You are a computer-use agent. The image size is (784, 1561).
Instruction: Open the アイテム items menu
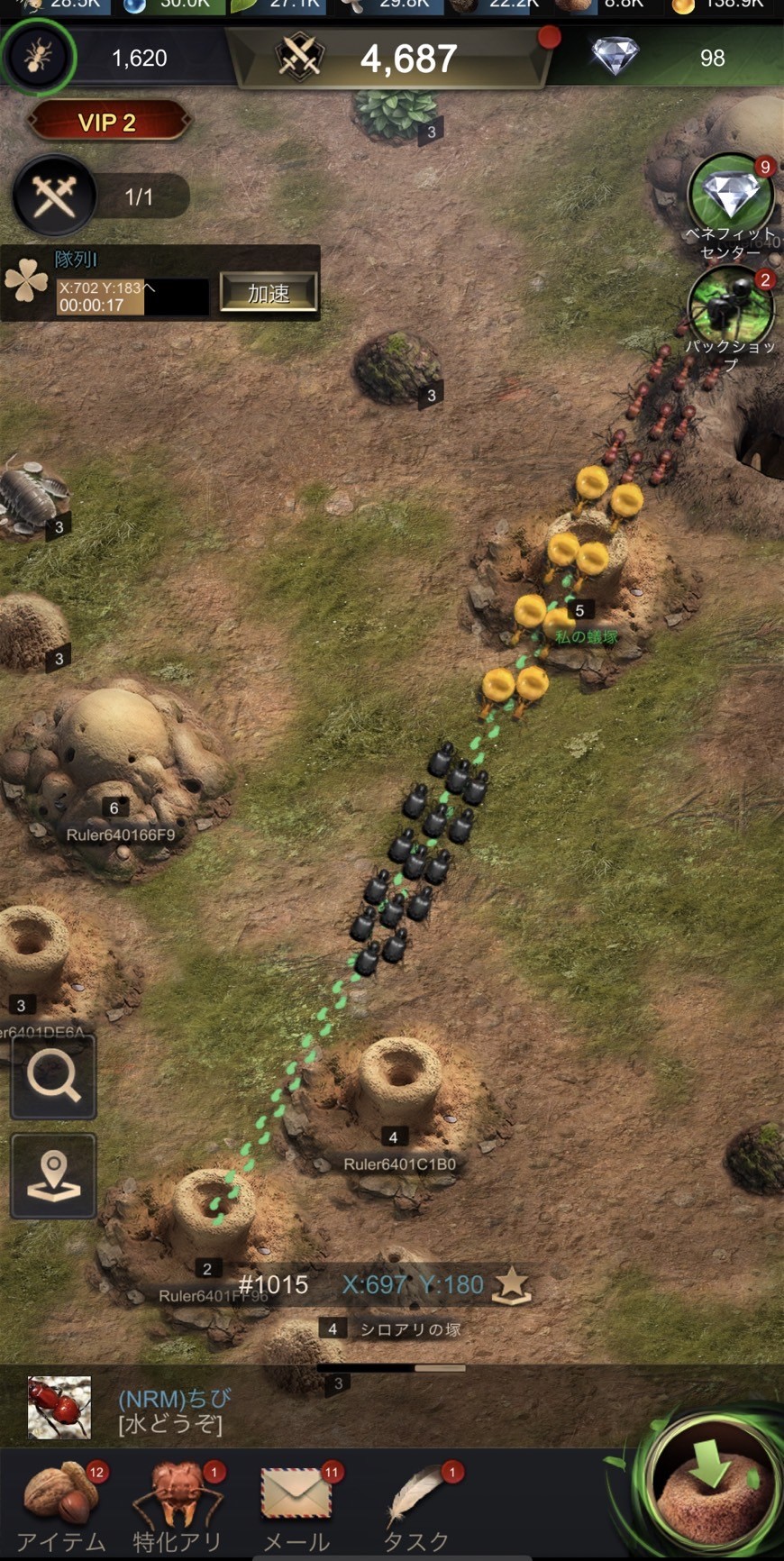[61, 1507]
